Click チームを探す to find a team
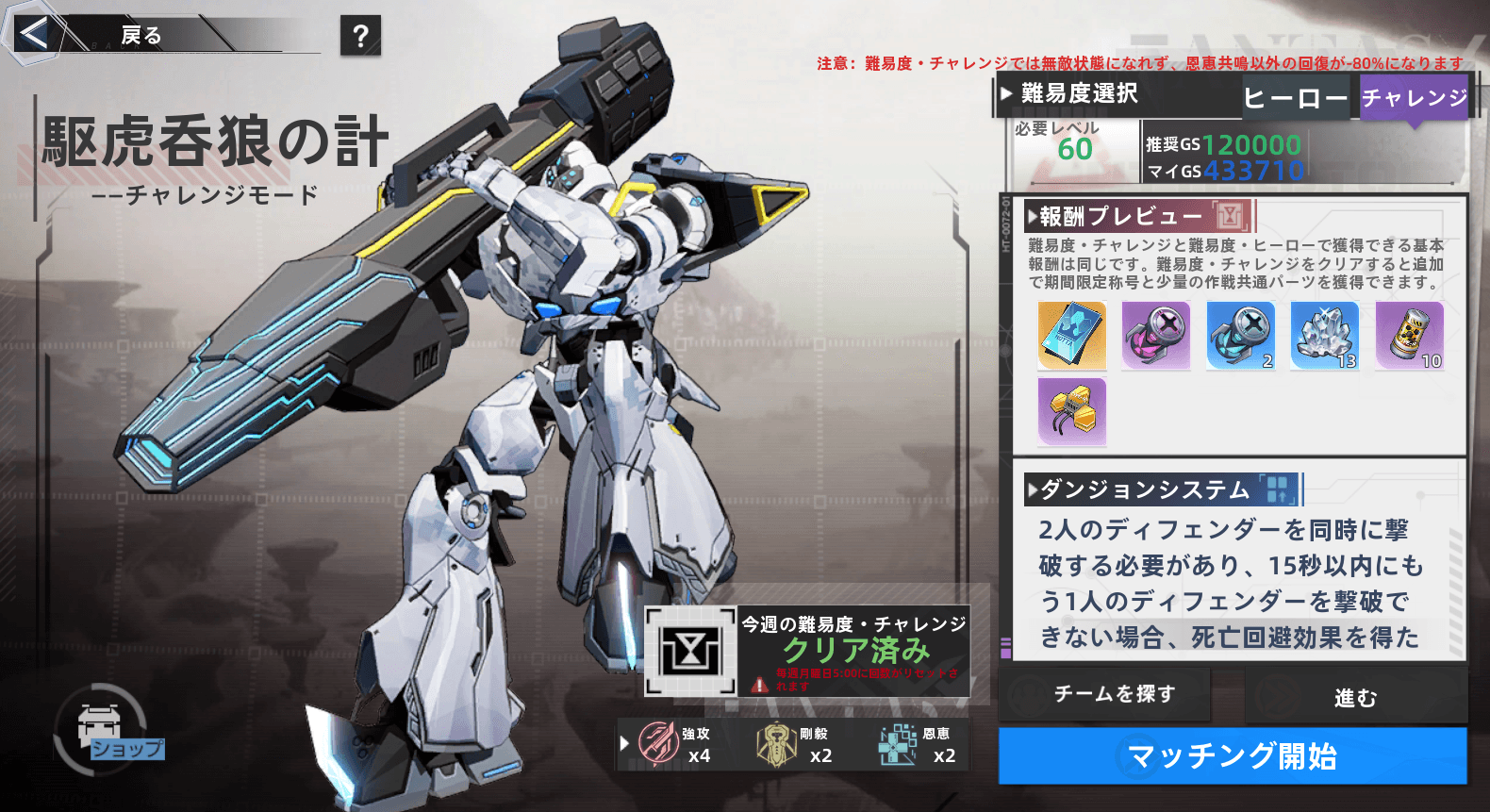The width and height of the screenshot is (1490, 812). pos(1114,694)
